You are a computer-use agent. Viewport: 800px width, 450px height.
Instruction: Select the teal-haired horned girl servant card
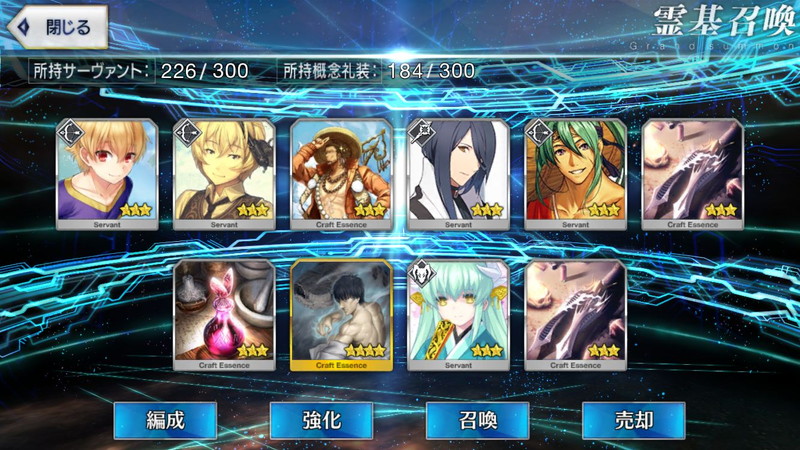pyautogui.click(x=458, y=315)
